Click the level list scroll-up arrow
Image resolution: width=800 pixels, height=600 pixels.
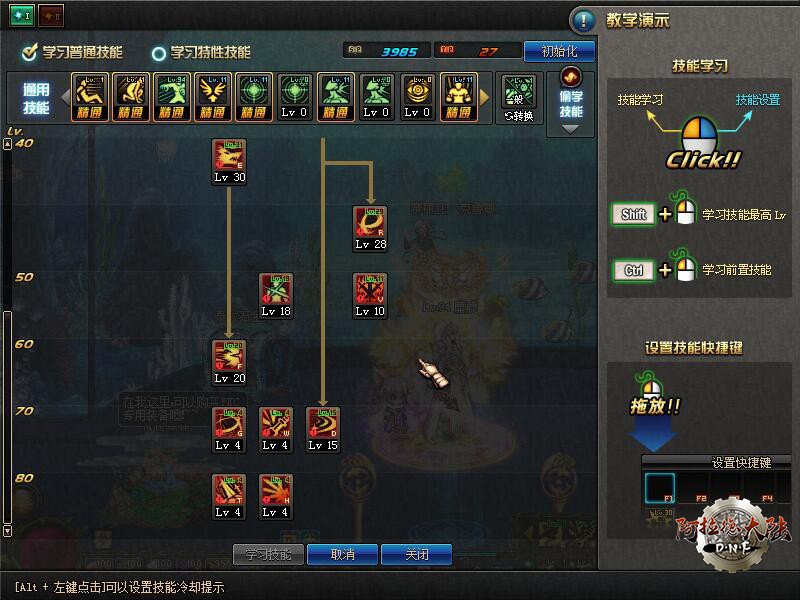coord(8,144)
